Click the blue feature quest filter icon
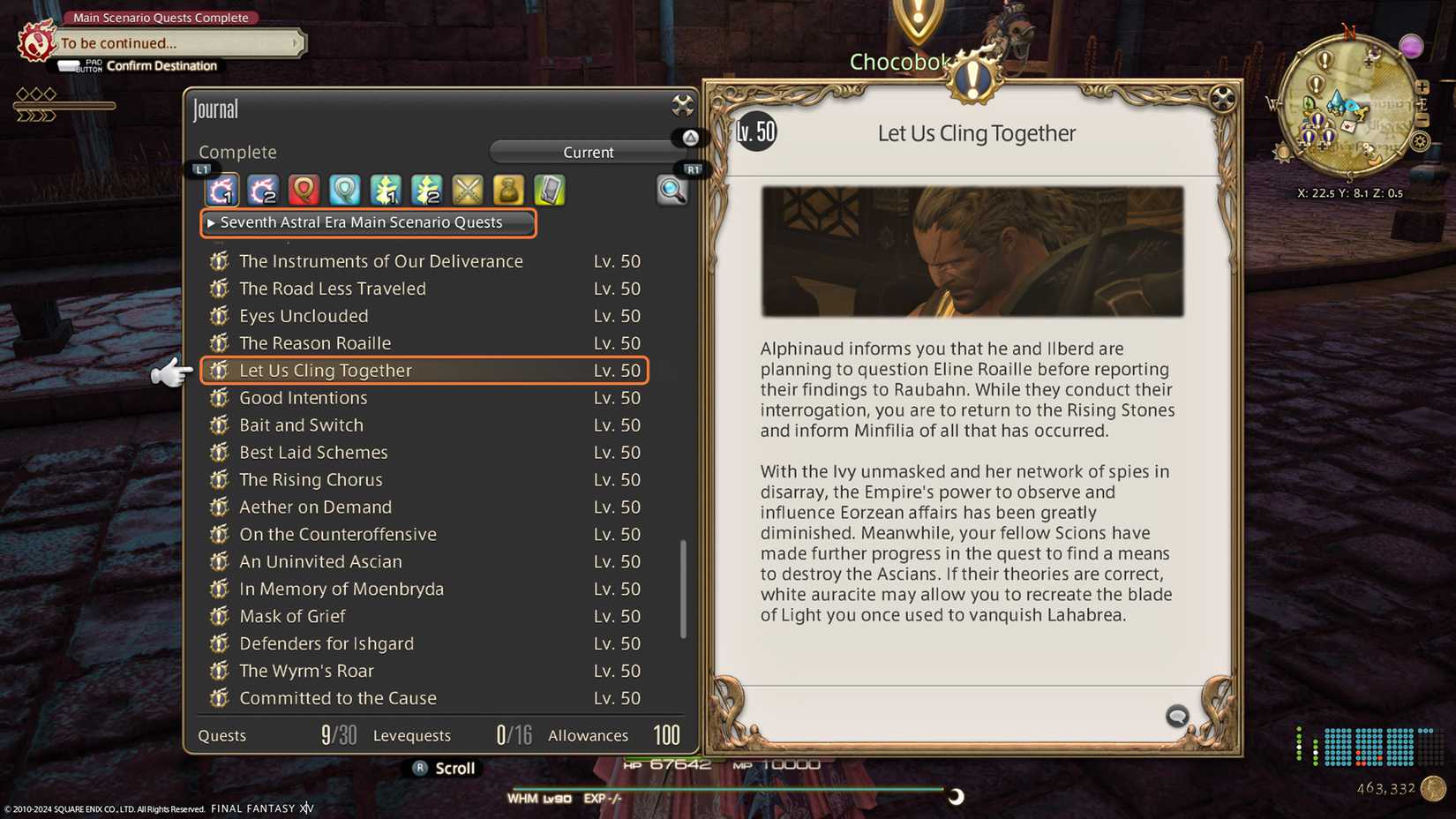 [x=343, y=190]
